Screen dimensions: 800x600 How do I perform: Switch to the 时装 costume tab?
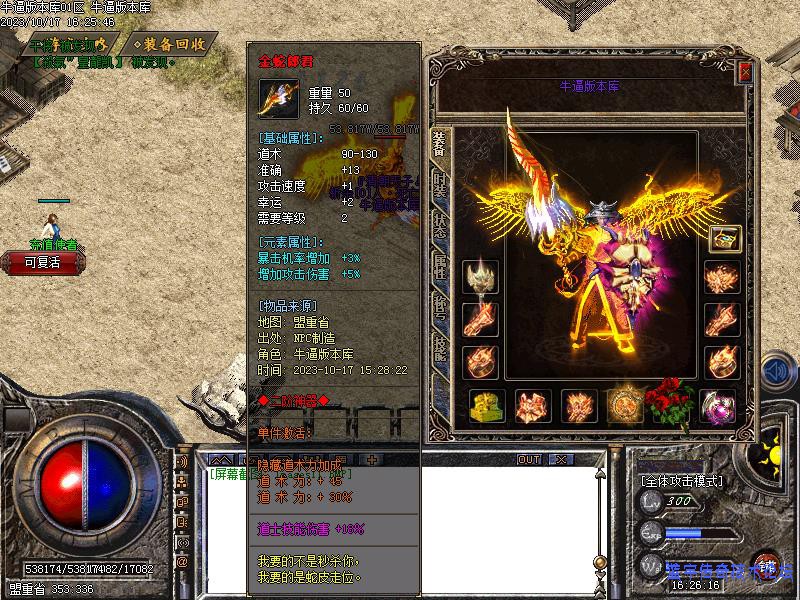(x=439, y=186)
